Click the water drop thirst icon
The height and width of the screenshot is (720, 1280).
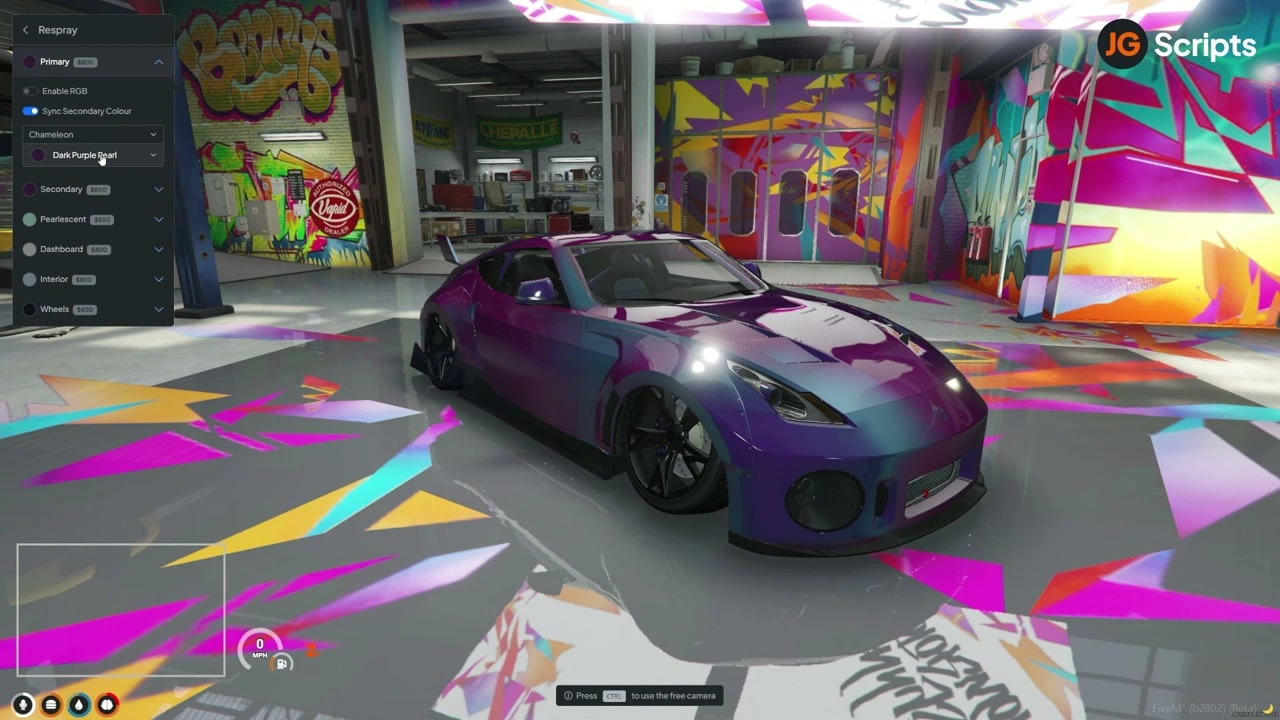point(79,705)
